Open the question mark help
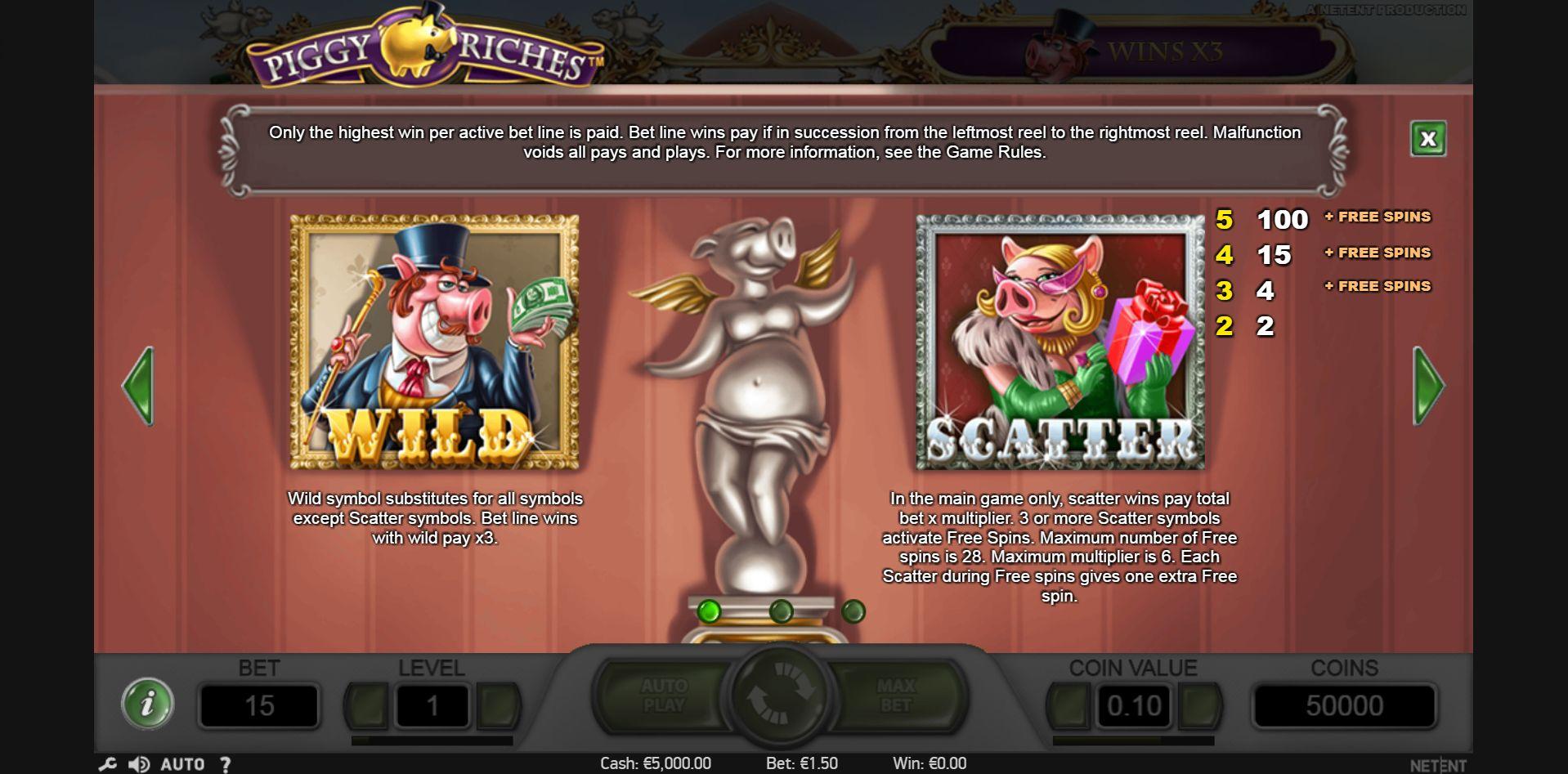Screen dimensions: 1568x774 (x=225, y=764)
